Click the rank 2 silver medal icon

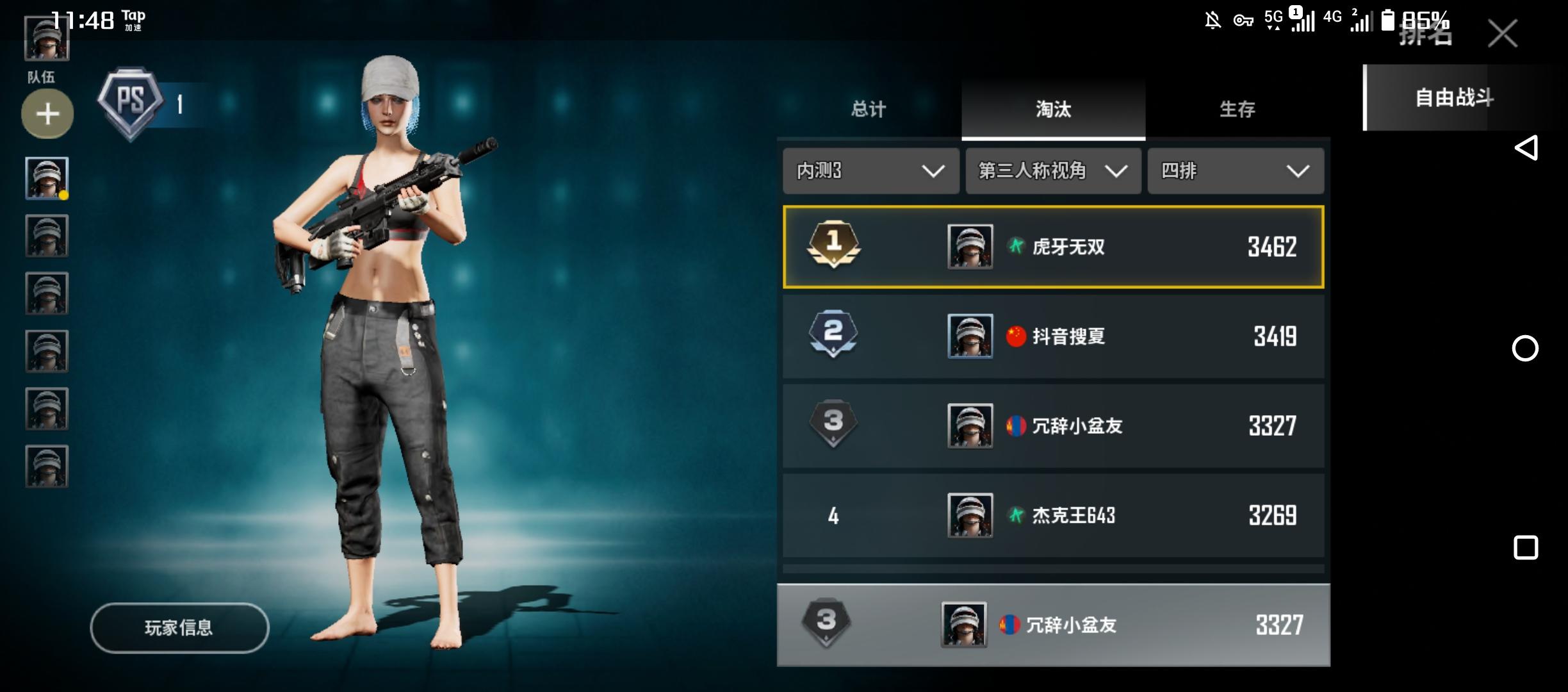833,336
